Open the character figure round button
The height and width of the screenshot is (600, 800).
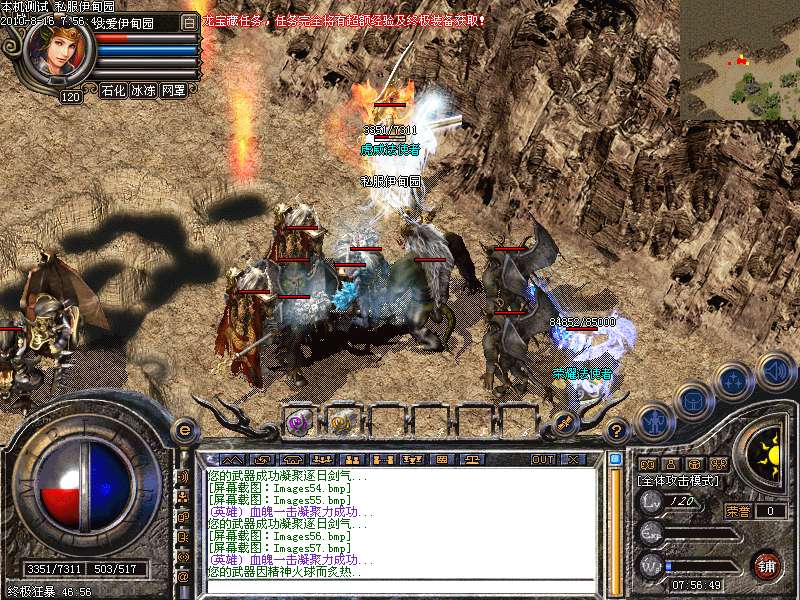pos(654,421)
